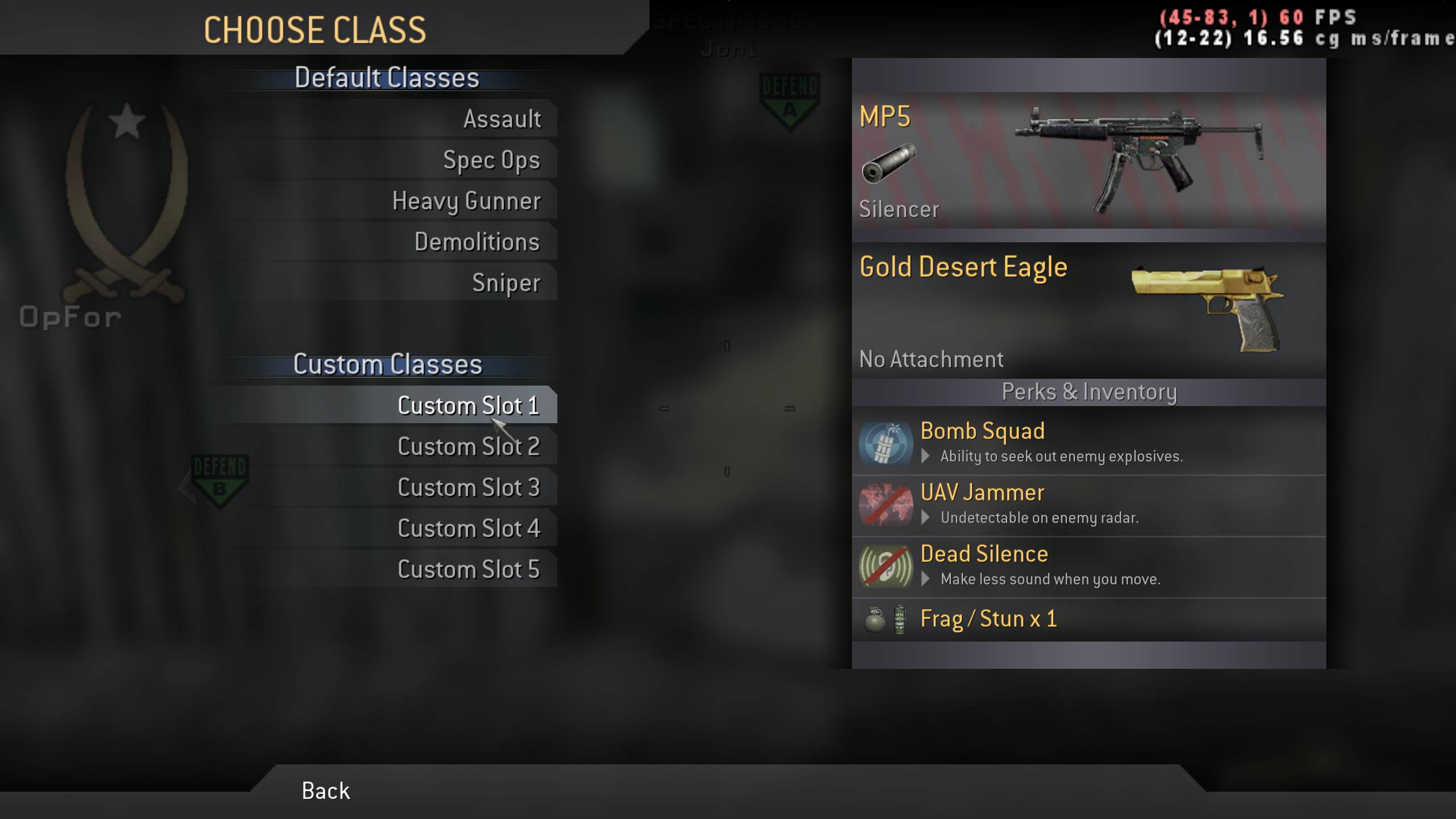Choose Custom Slot 2
Image resolution: width=1456 pixels, height=819 pixels.
point(468,447)
